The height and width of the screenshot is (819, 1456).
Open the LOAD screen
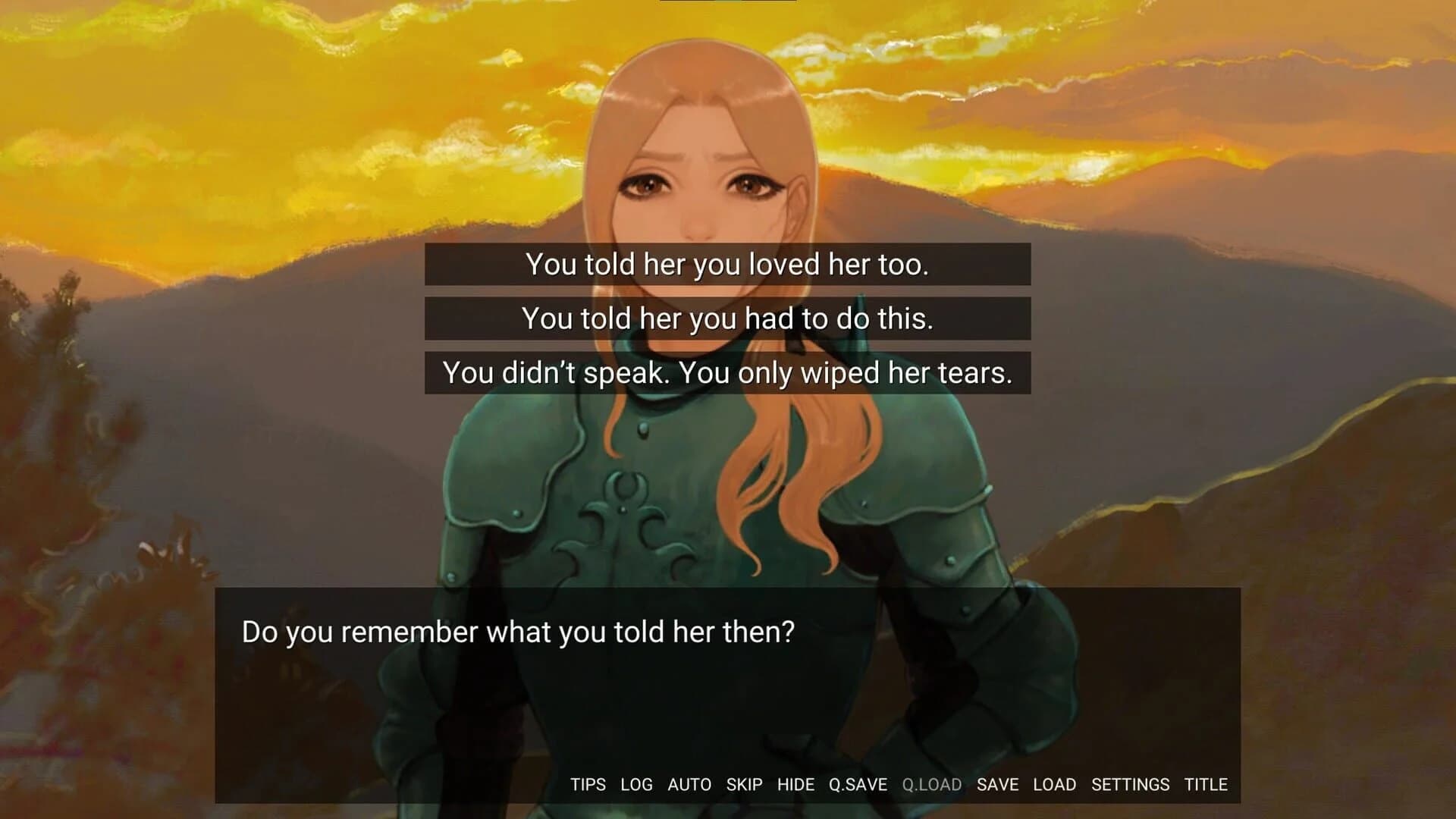tap(1056, 785)
